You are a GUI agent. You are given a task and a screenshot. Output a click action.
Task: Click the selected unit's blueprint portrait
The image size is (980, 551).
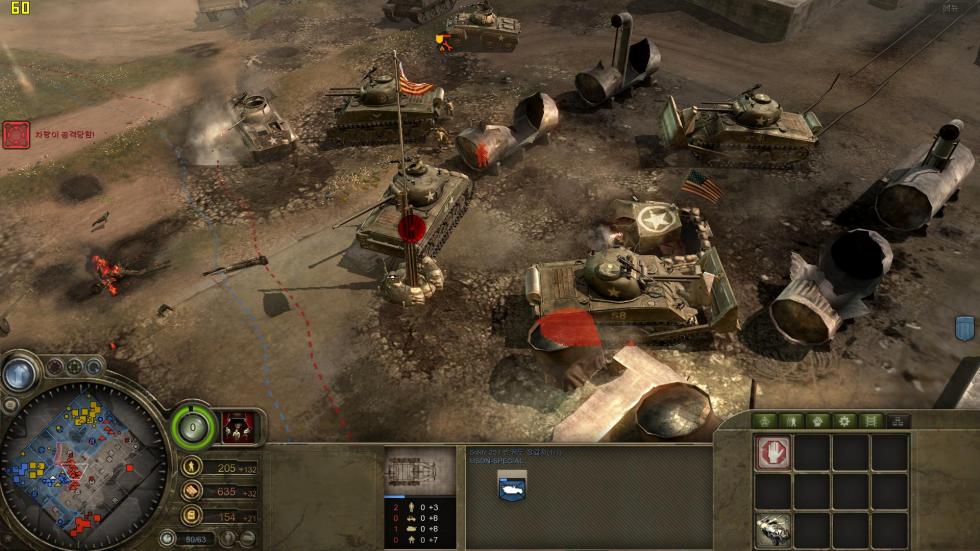[420, 470]
